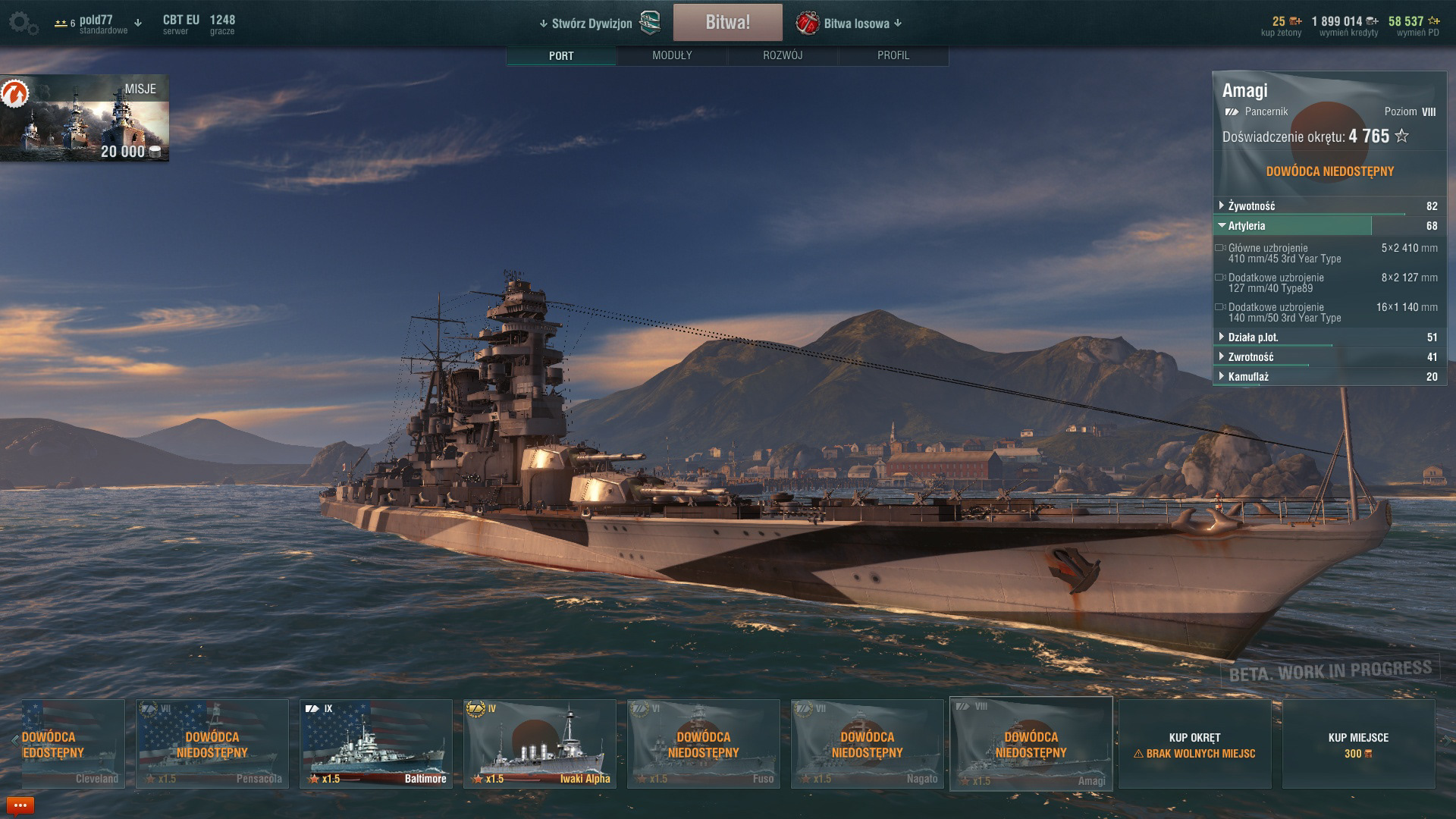
Task: Open the orange chat button
Action: pos(20,805)
